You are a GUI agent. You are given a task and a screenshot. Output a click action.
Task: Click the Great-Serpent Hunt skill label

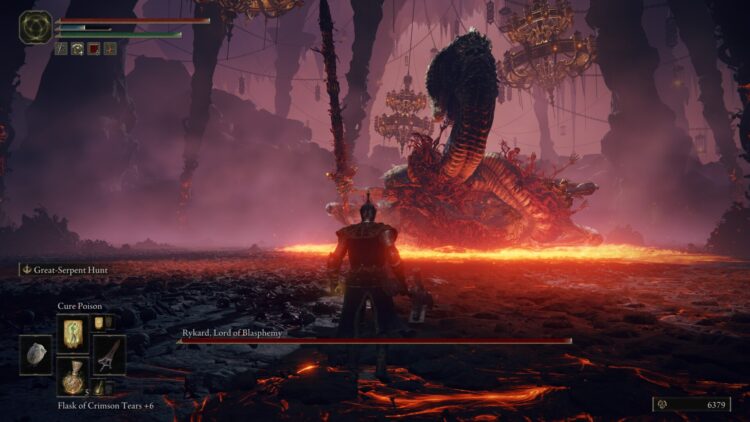click(65, 269)
